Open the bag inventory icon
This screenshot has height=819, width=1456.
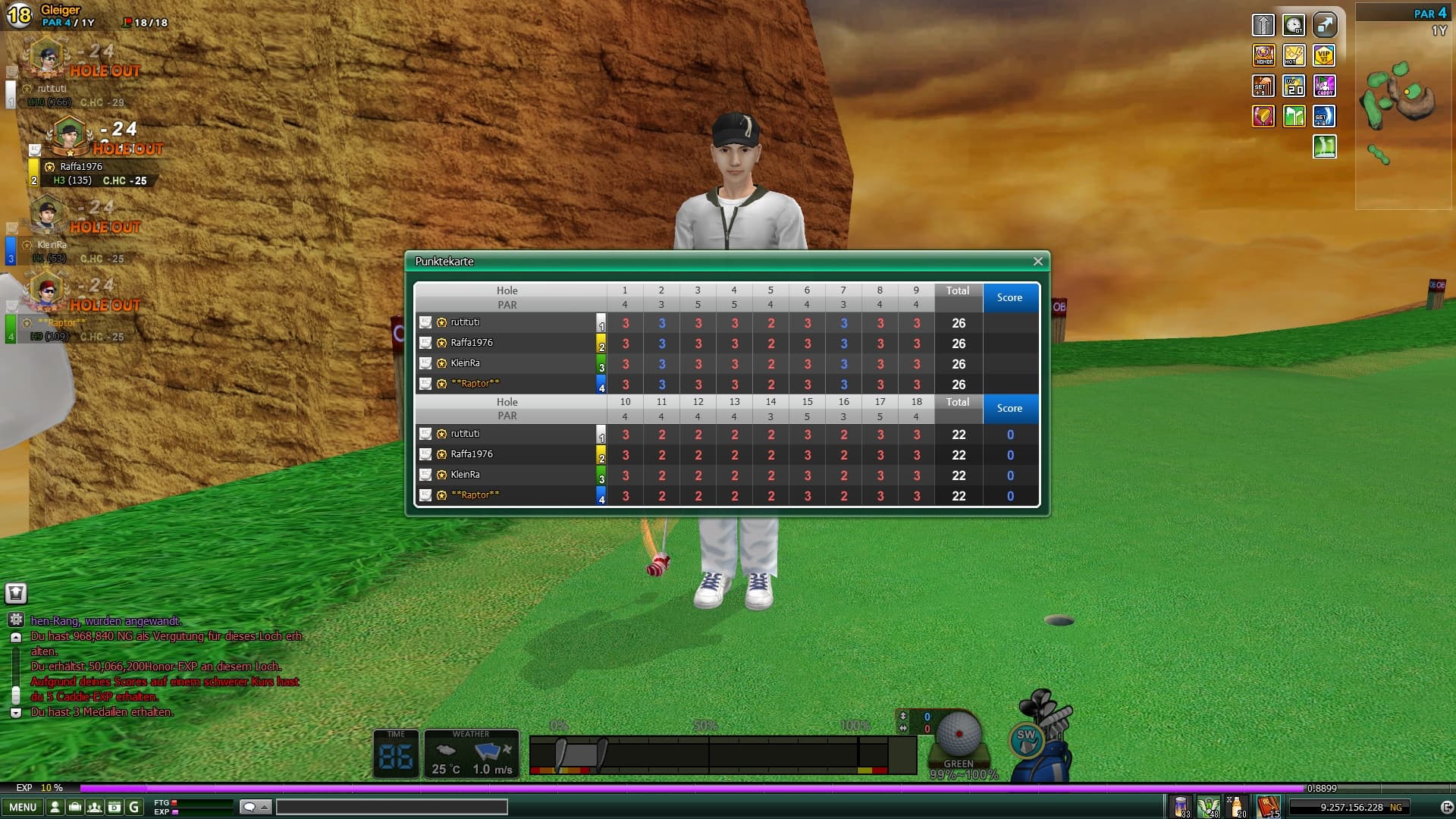coord(74,807)
